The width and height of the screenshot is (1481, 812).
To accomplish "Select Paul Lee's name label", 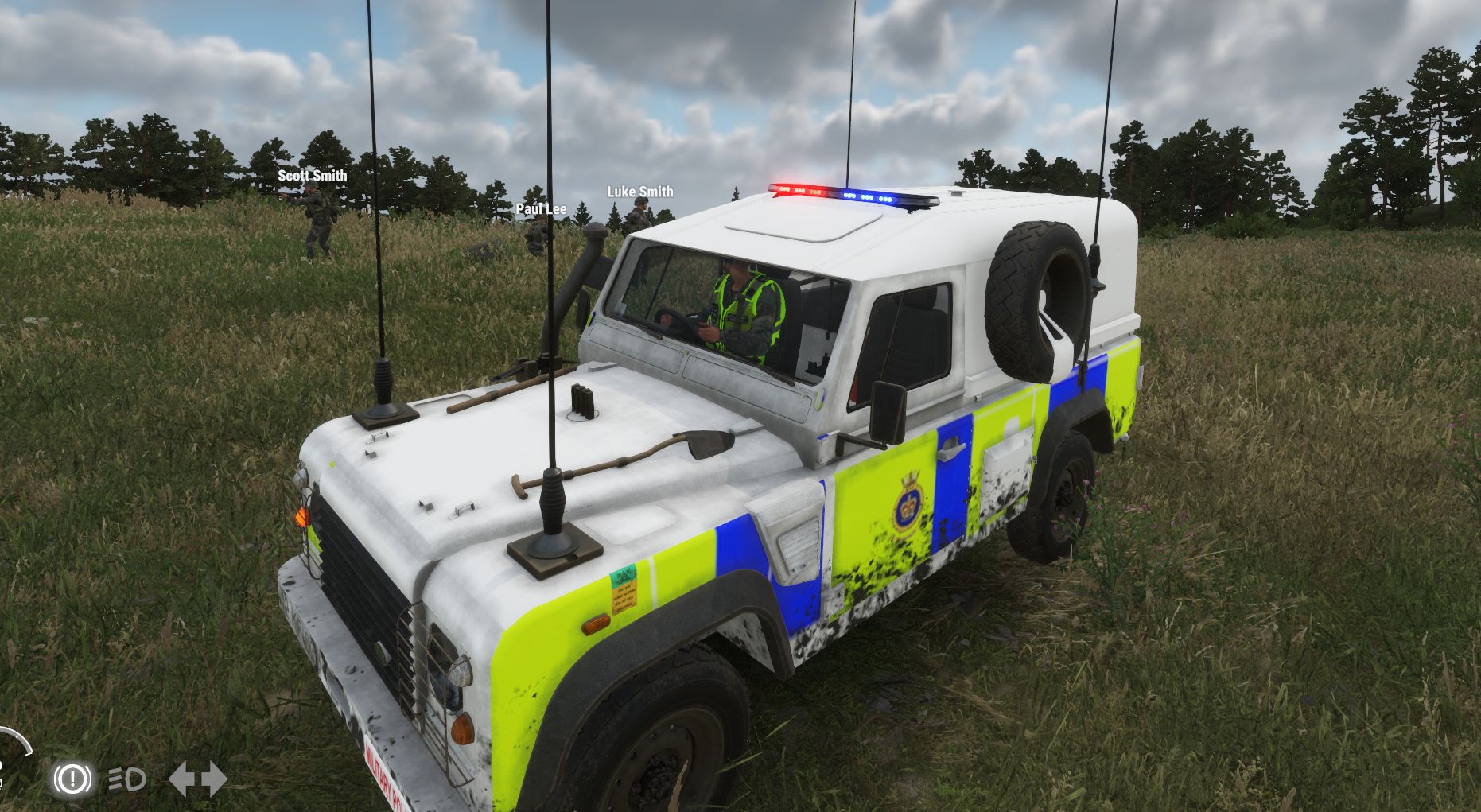I will (542, 210).
